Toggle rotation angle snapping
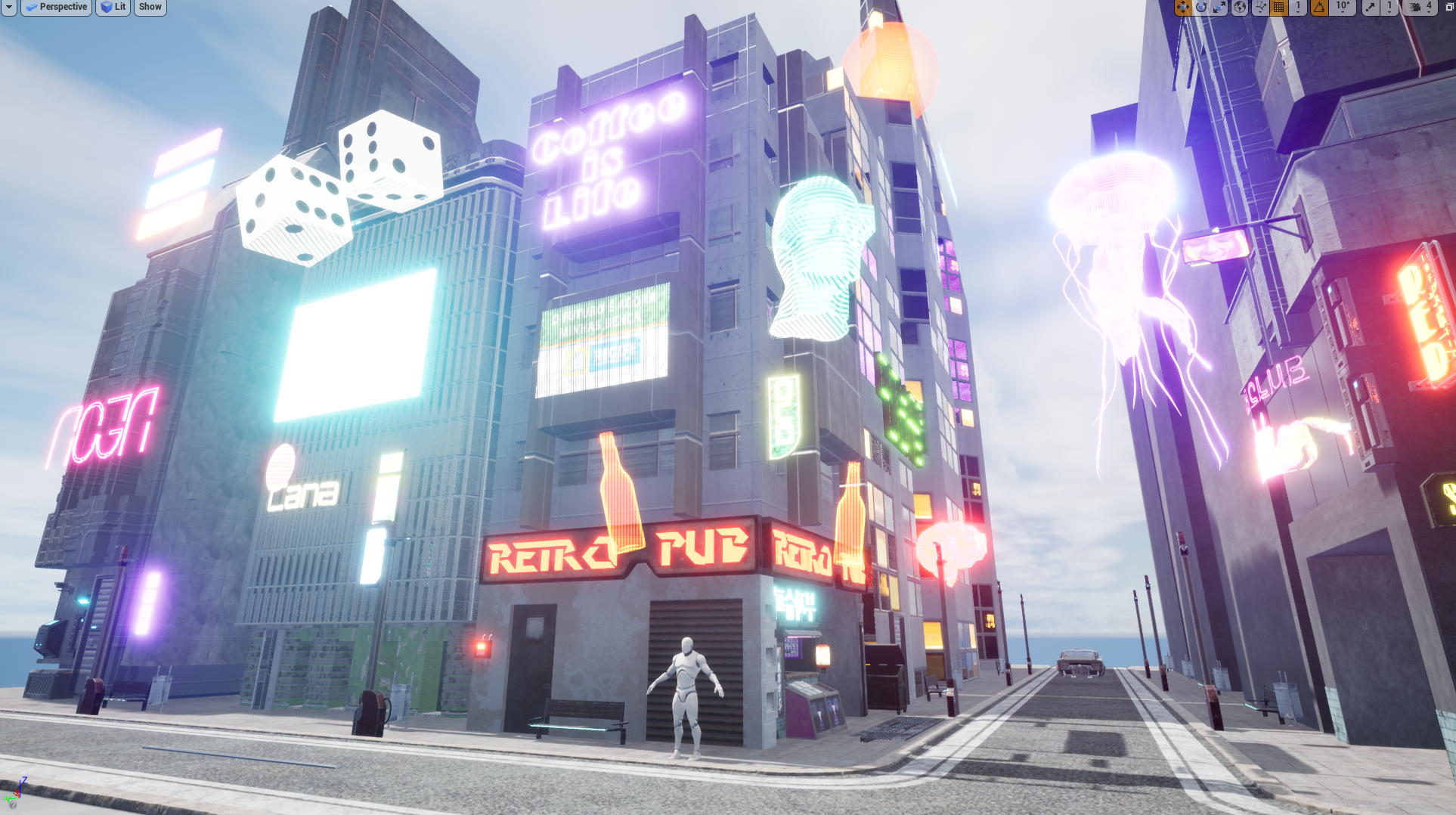The image size is (1456, 815). (x=1319, y=7)
